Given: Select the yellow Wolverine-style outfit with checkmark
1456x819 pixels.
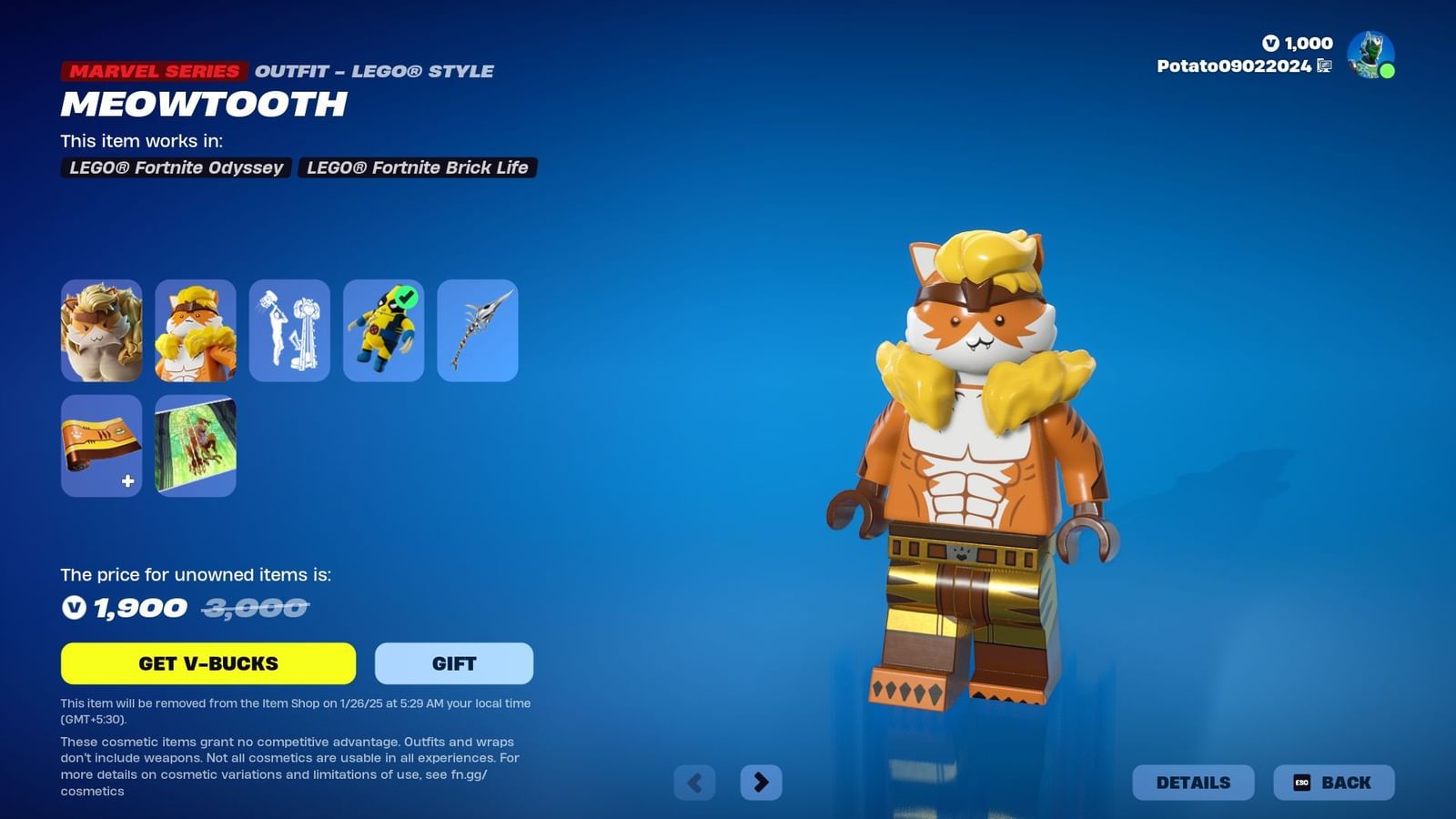Looking at the screenshot, I should (x=383, y=329).
